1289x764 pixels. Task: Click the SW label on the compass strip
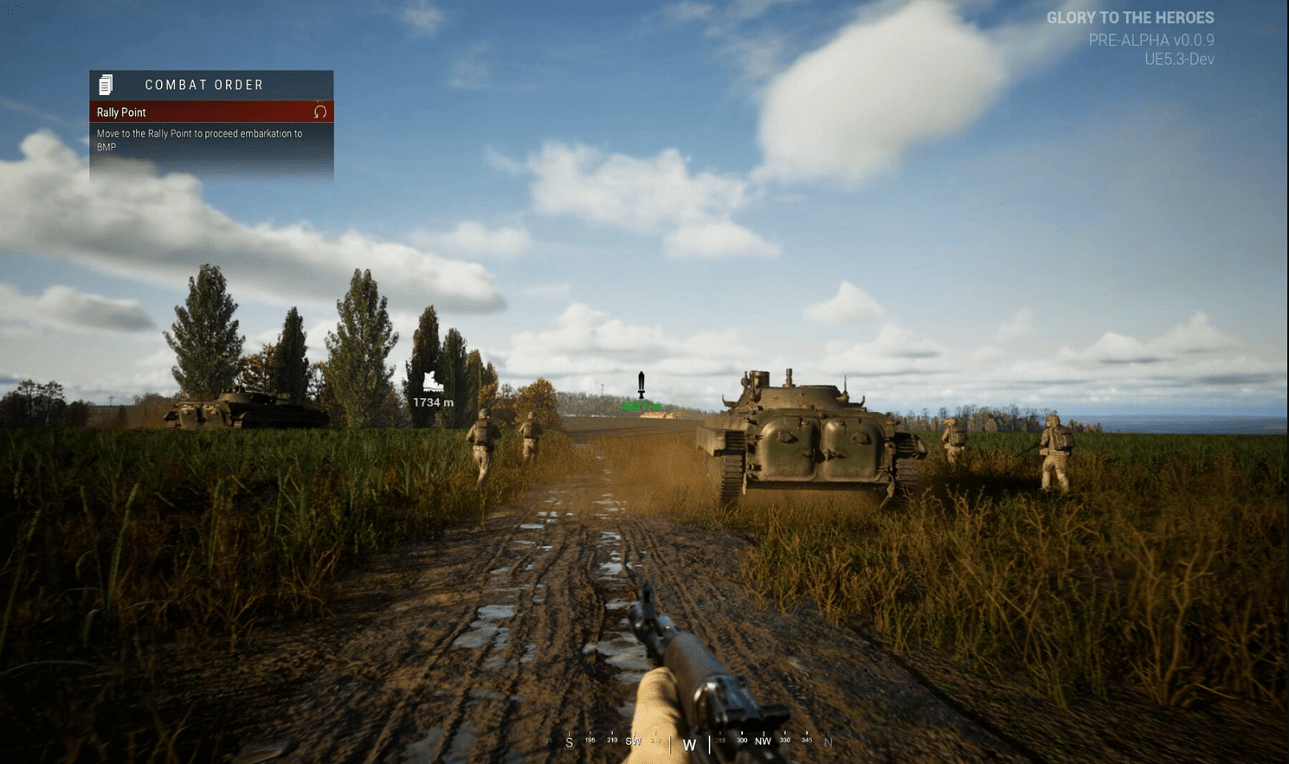point(633,743)
